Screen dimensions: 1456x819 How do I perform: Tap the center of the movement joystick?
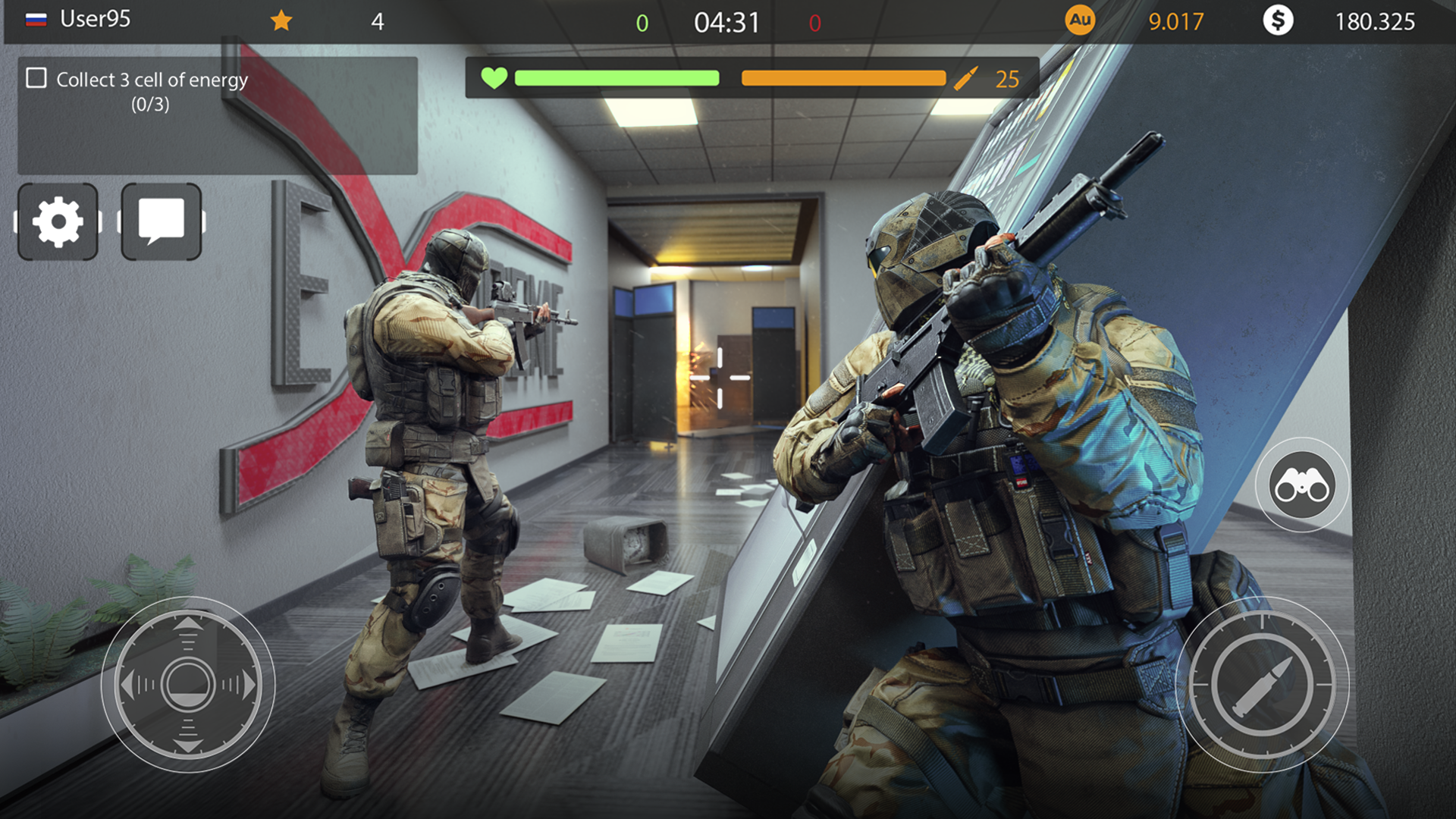click(x=187, y=684)
